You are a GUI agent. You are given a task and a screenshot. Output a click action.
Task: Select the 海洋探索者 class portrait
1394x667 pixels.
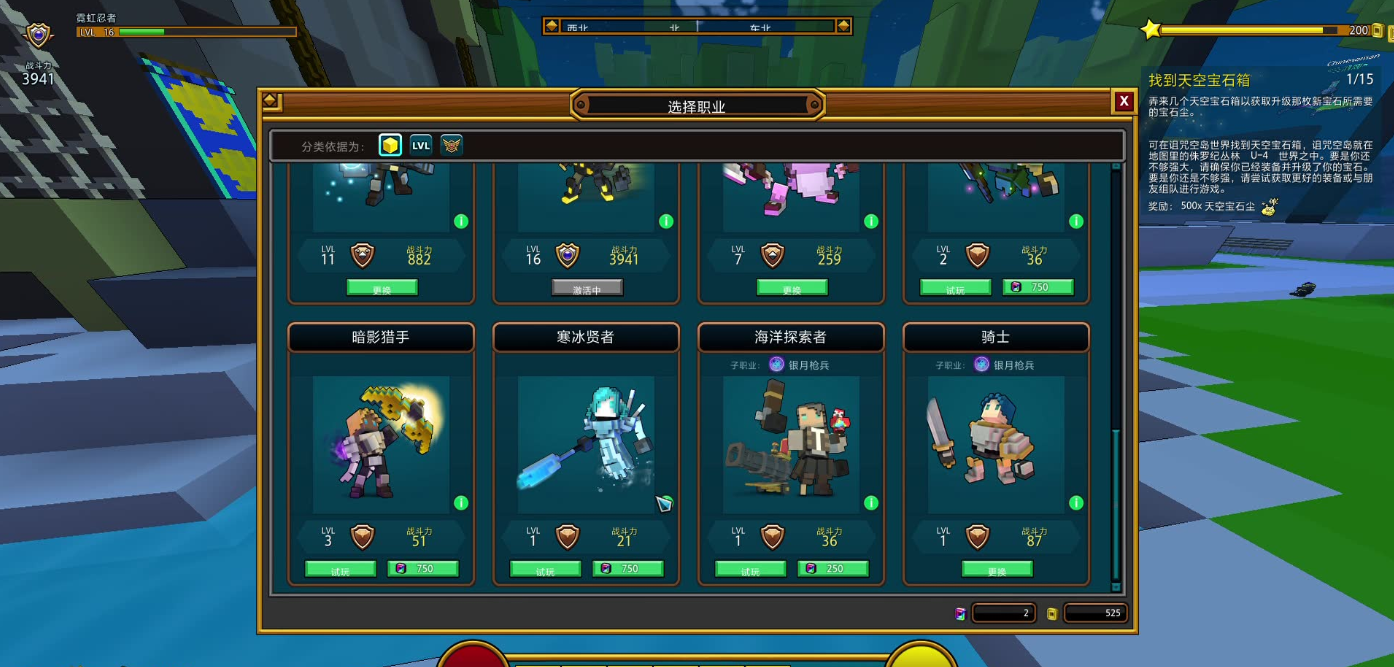(791, 440)
